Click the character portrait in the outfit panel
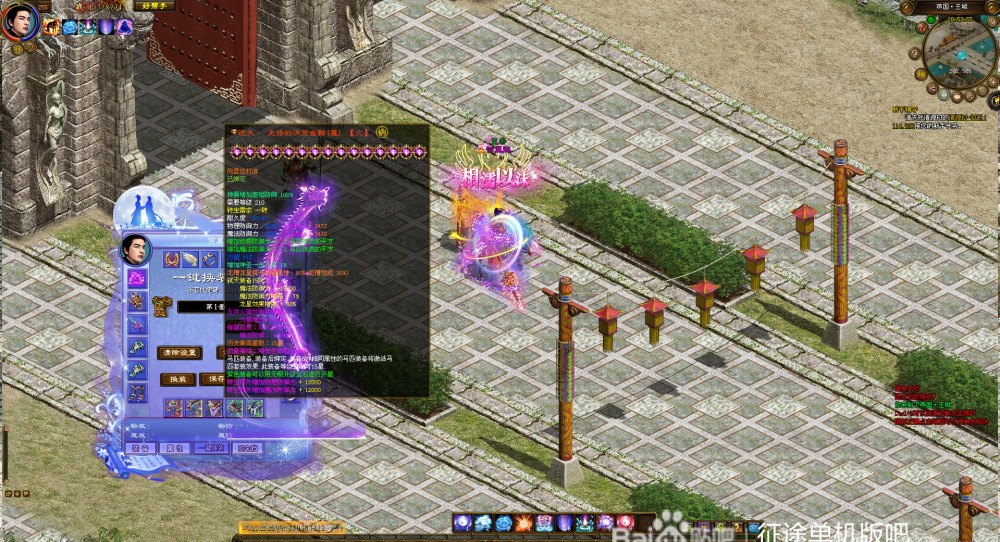This screenshot has width=1000, height=542. 135,250
